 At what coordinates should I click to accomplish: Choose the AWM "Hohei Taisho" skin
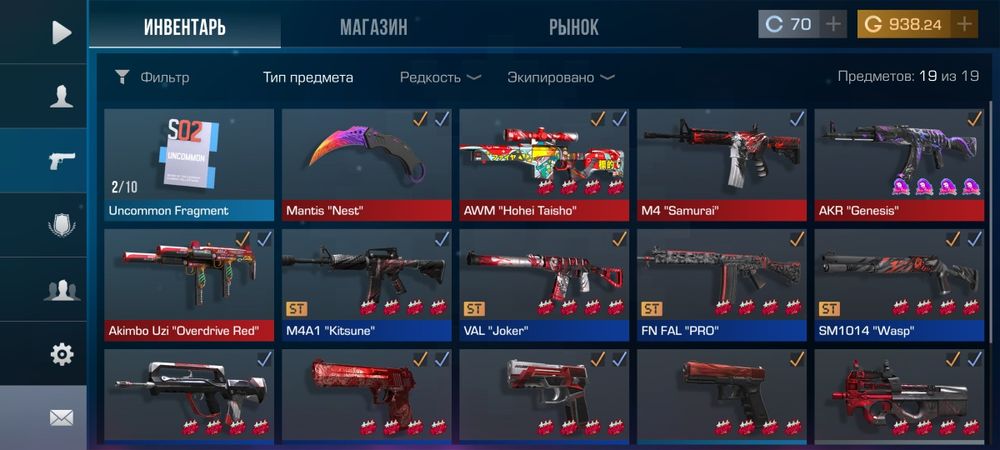544,163
